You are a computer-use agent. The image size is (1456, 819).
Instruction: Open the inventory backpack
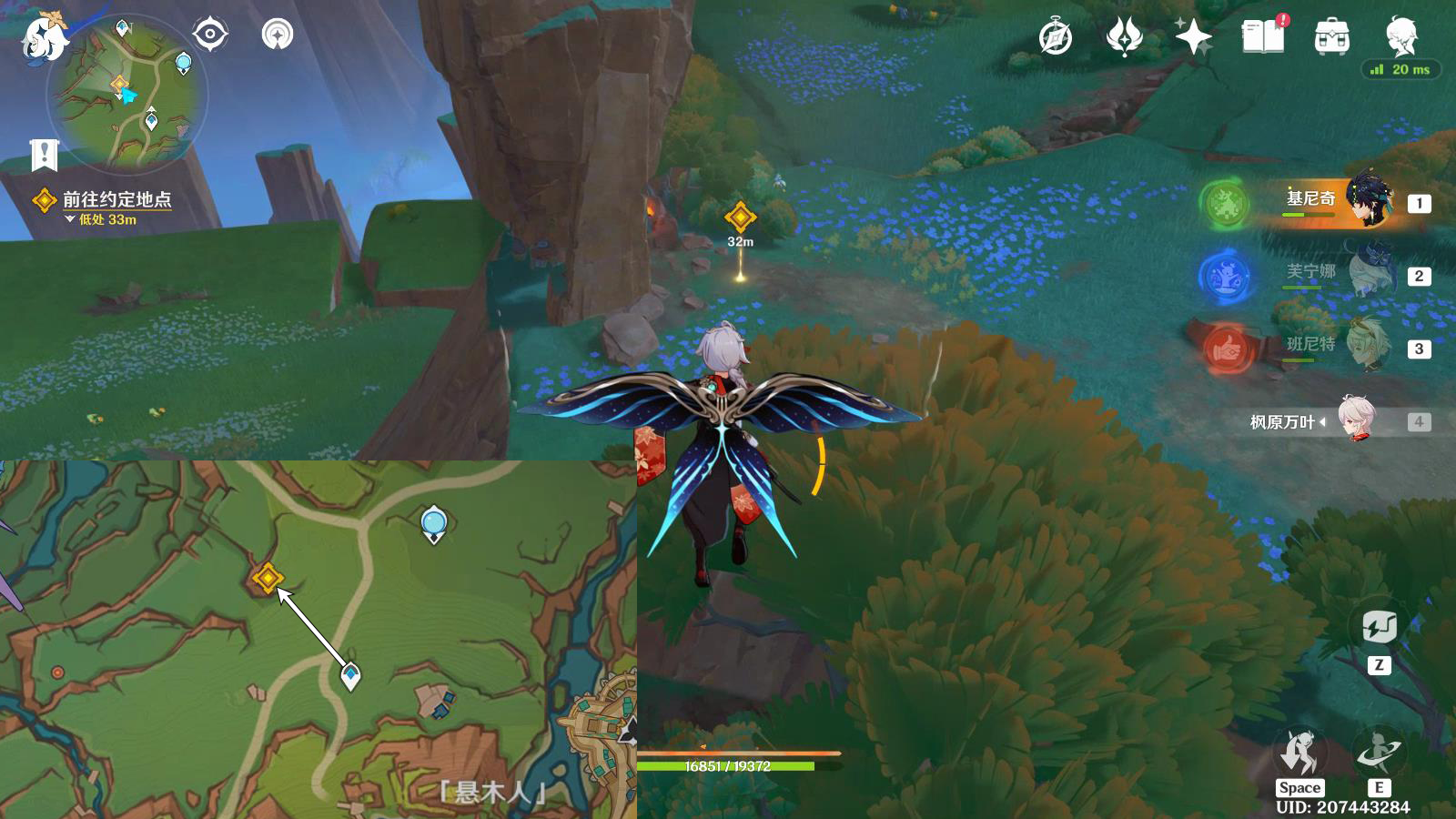click(1332, 37)
